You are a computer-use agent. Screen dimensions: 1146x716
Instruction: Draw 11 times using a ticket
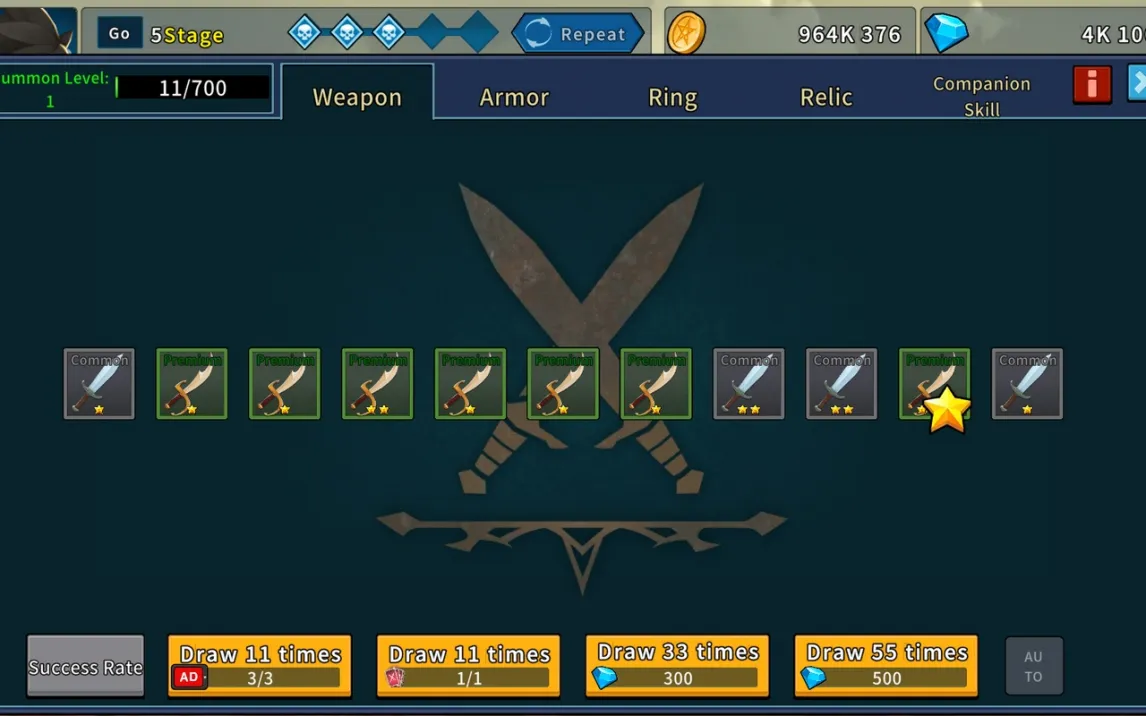tap(468, 665)
